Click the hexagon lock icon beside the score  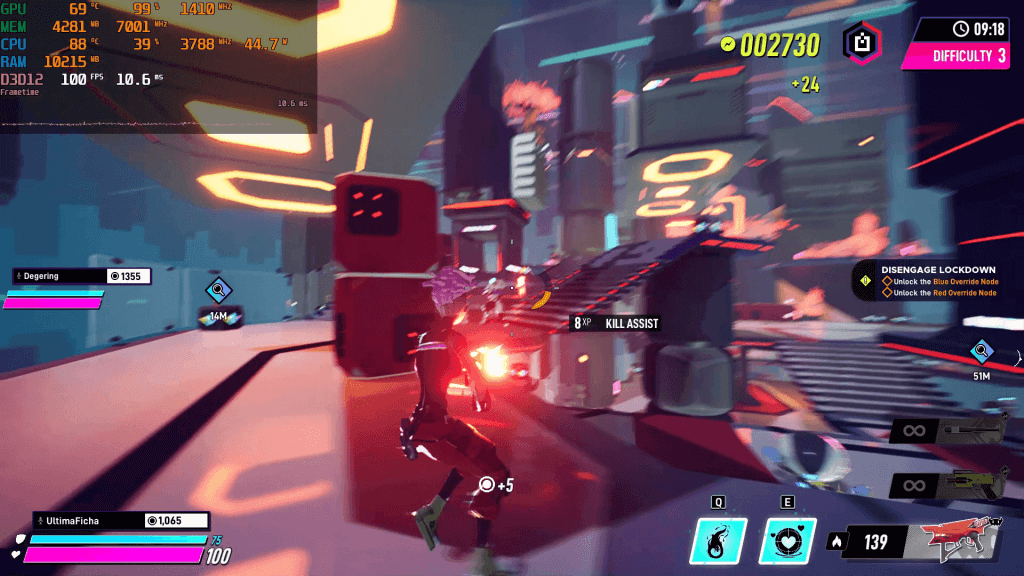click(862, 43)
